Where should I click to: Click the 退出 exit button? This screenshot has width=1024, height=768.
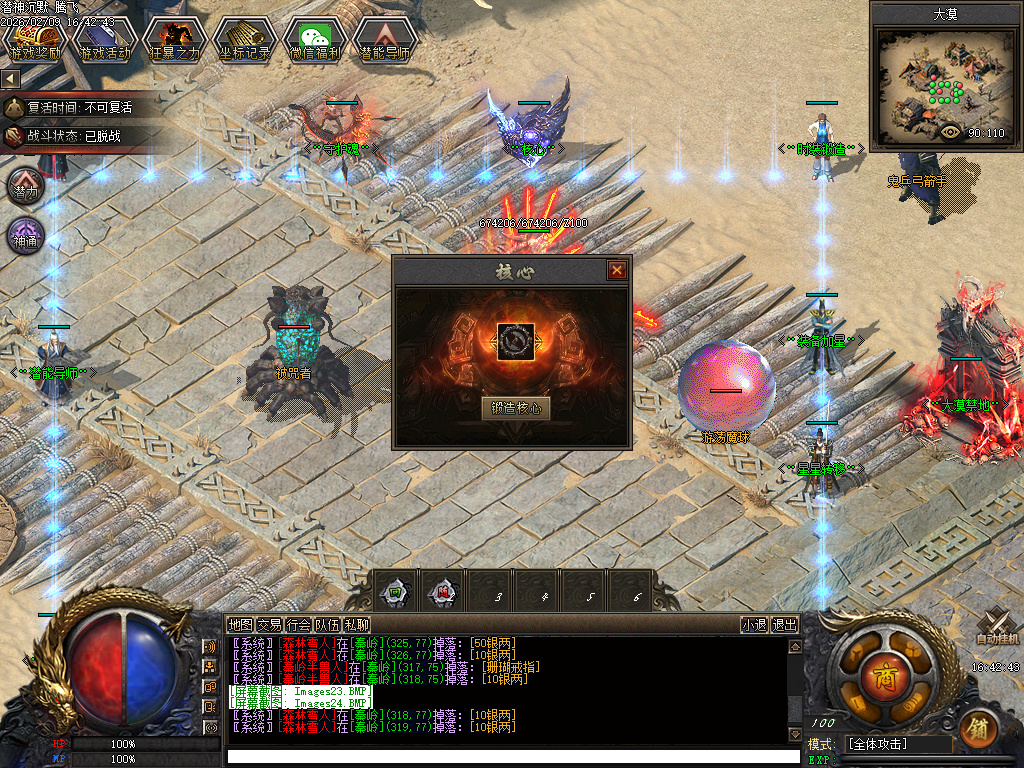(785, 625)
